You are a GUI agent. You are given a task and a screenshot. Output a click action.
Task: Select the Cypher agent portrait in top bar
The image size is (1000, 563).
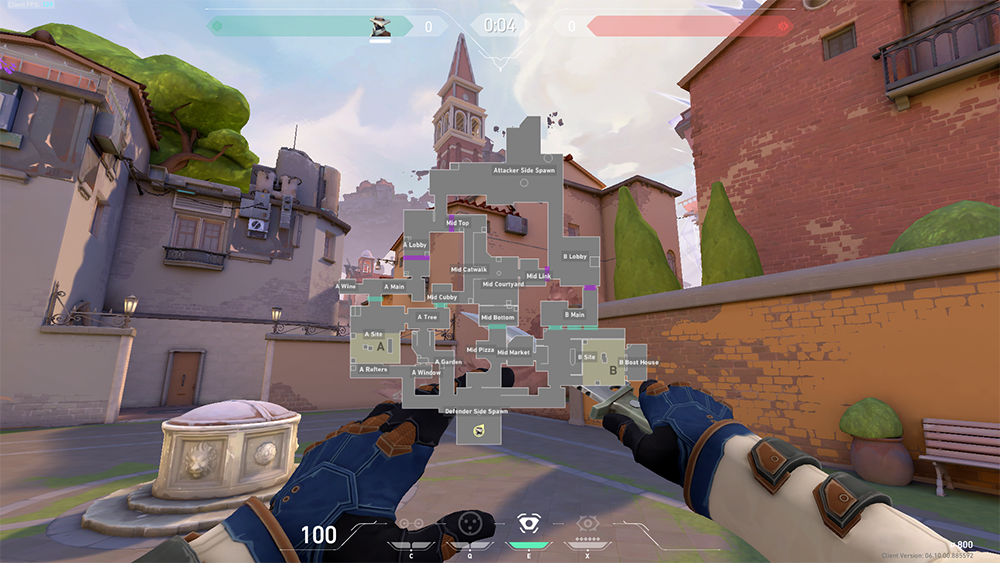coord(381,26)
